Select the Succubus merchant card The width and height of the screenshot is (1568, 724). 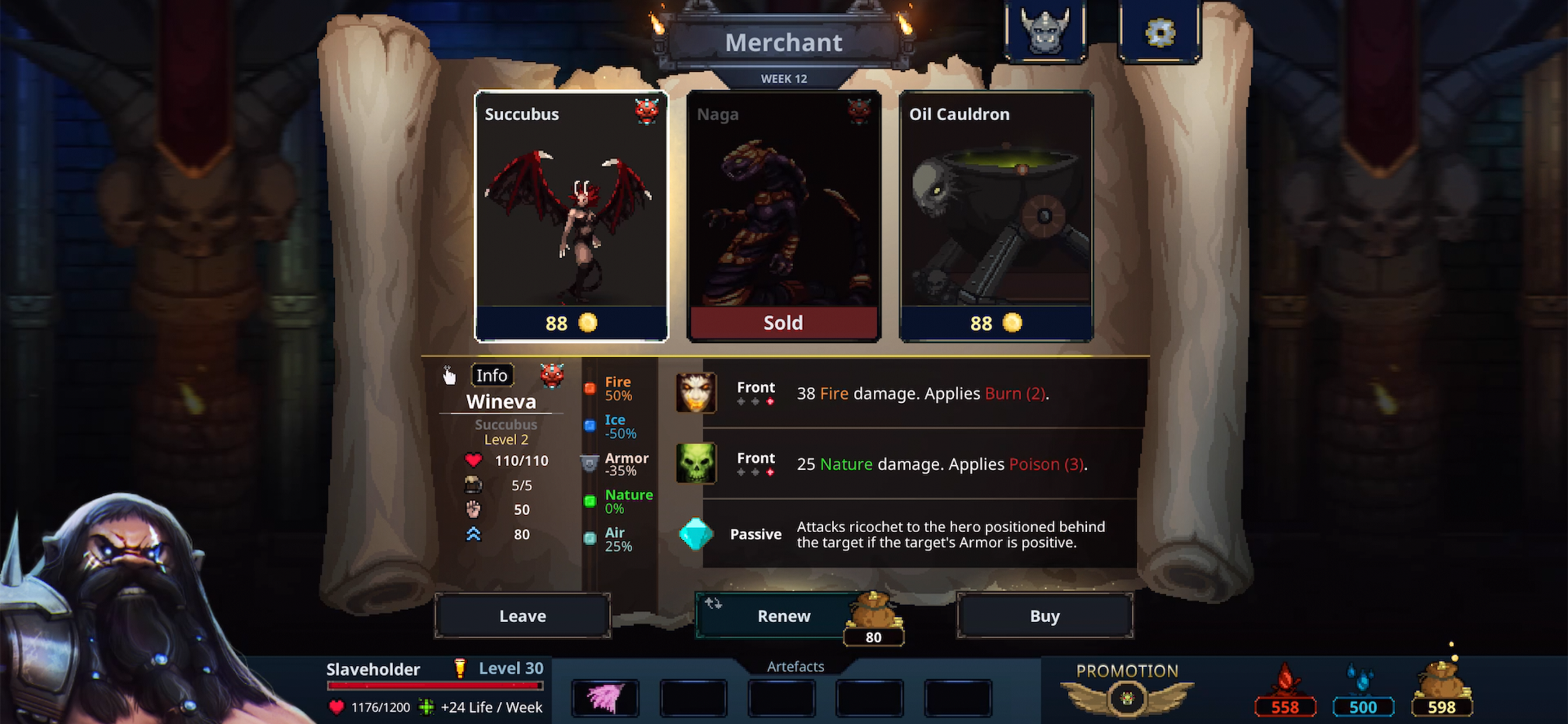(x=570, y=216)
